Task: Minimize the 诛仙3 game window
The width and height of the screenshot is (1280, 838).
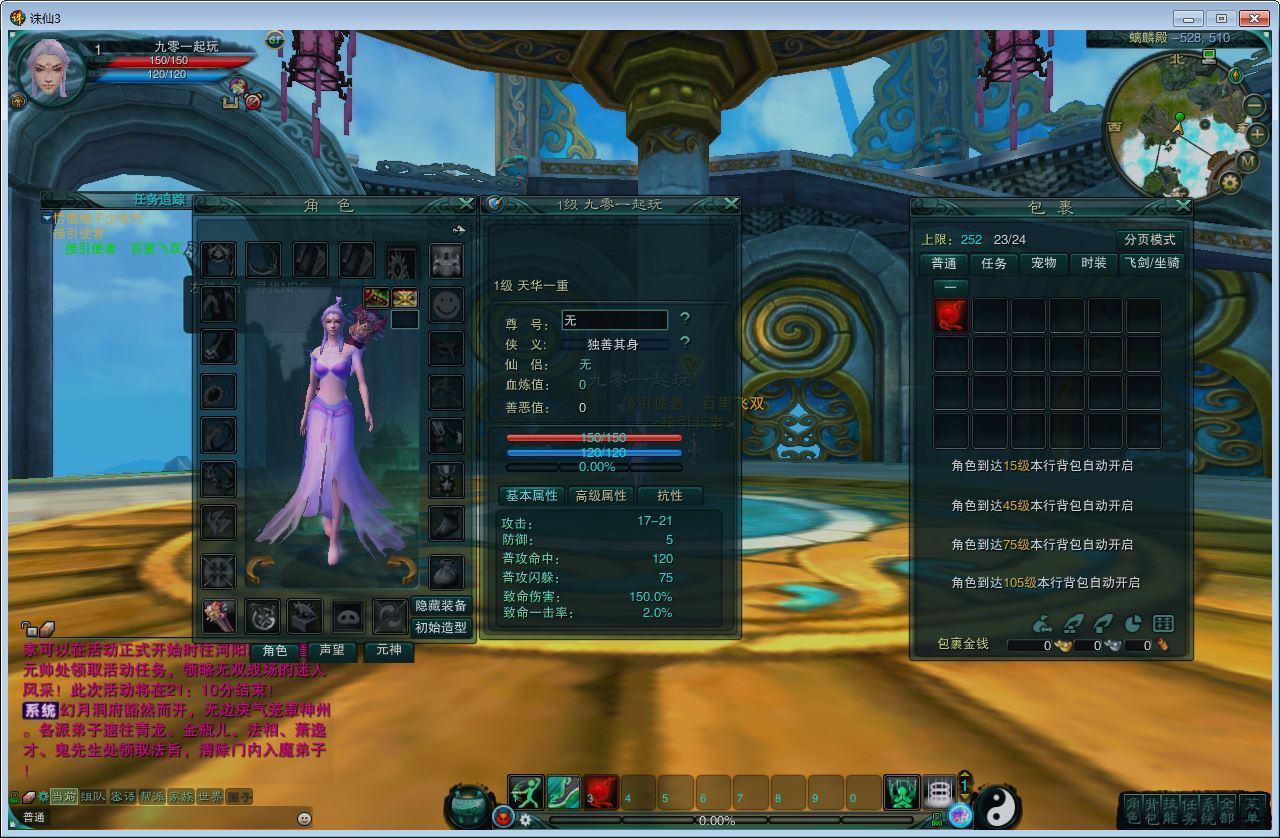Action: (x=1188, y=18)
